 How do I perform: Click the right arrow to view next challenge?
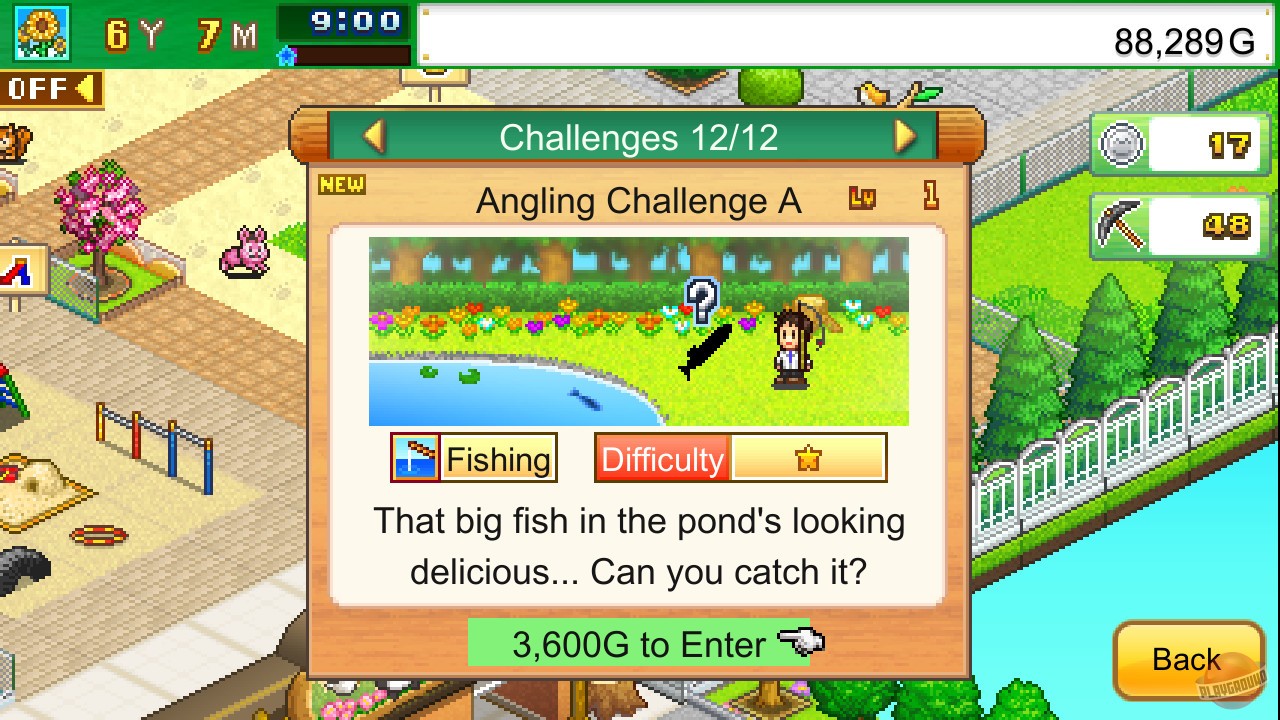pyautogui.click(x=905, y=137)
